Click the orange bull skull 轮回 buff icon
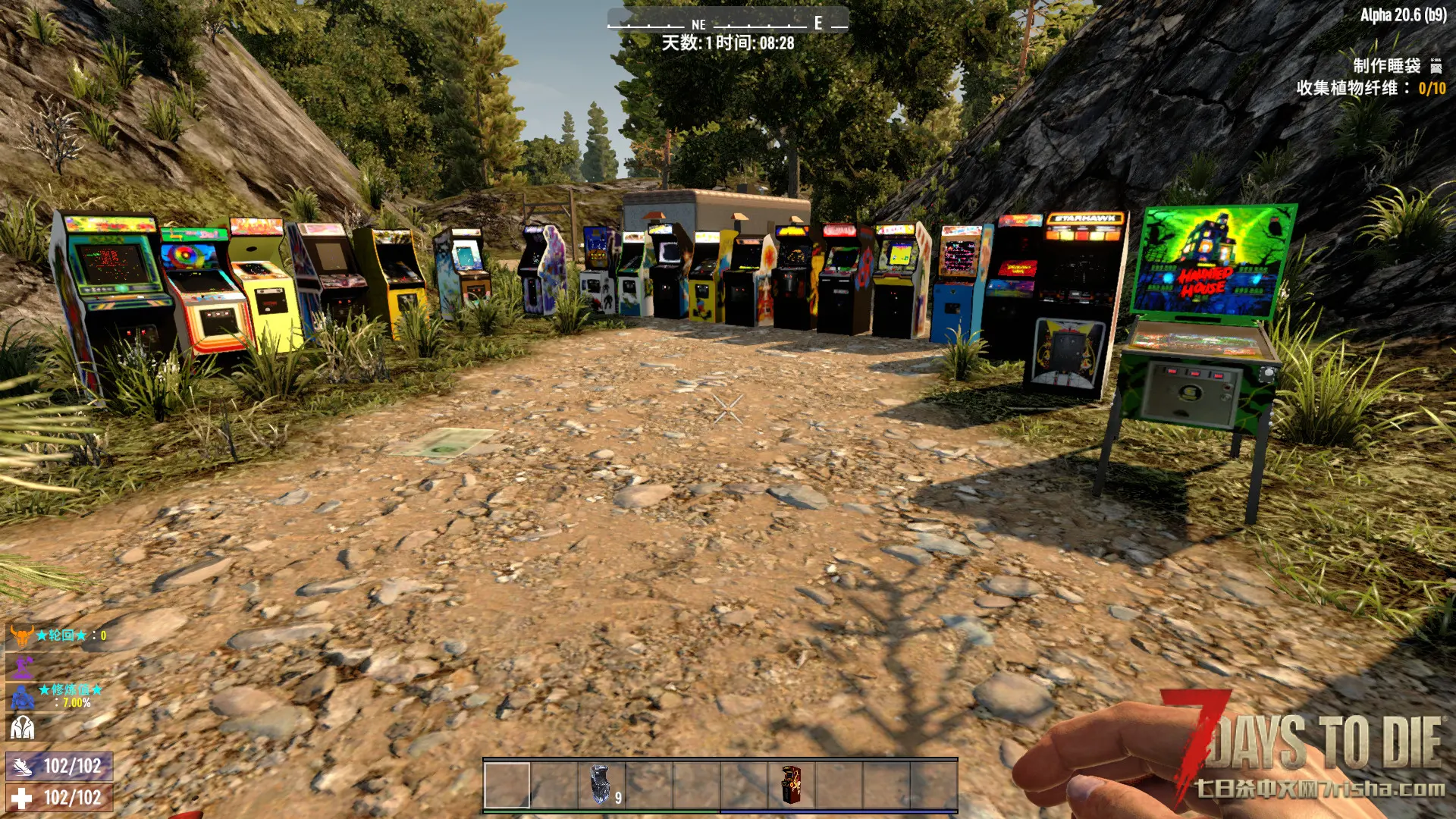This screenshot has width=1456, height=819. pos(21,635)
